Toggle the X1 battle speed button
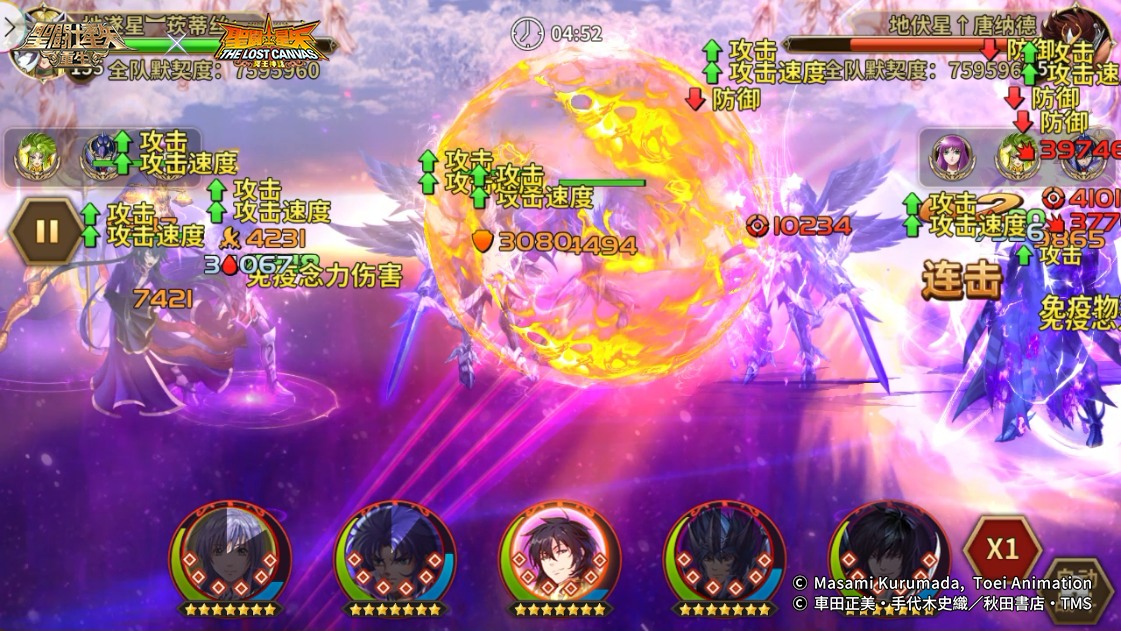Viewport: 1121px width, 631px height. tap(1002, 549)
